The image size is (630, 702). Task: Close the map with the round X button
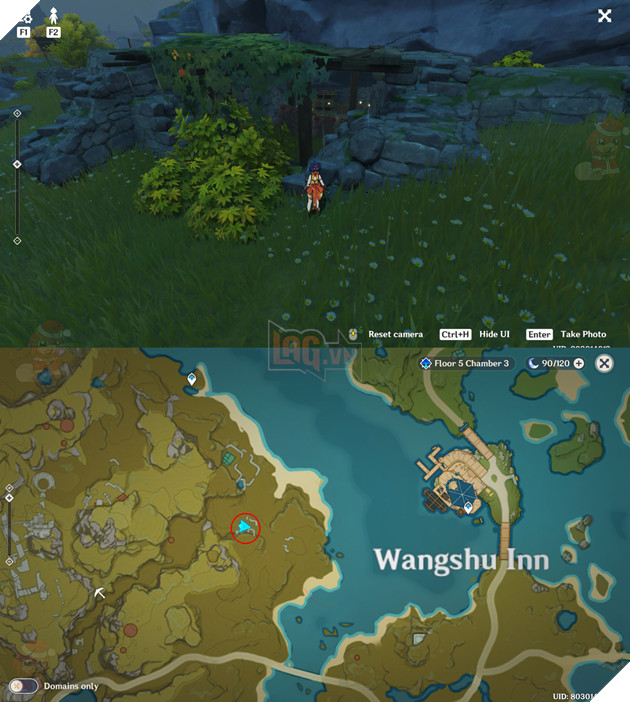click(604, 363)
